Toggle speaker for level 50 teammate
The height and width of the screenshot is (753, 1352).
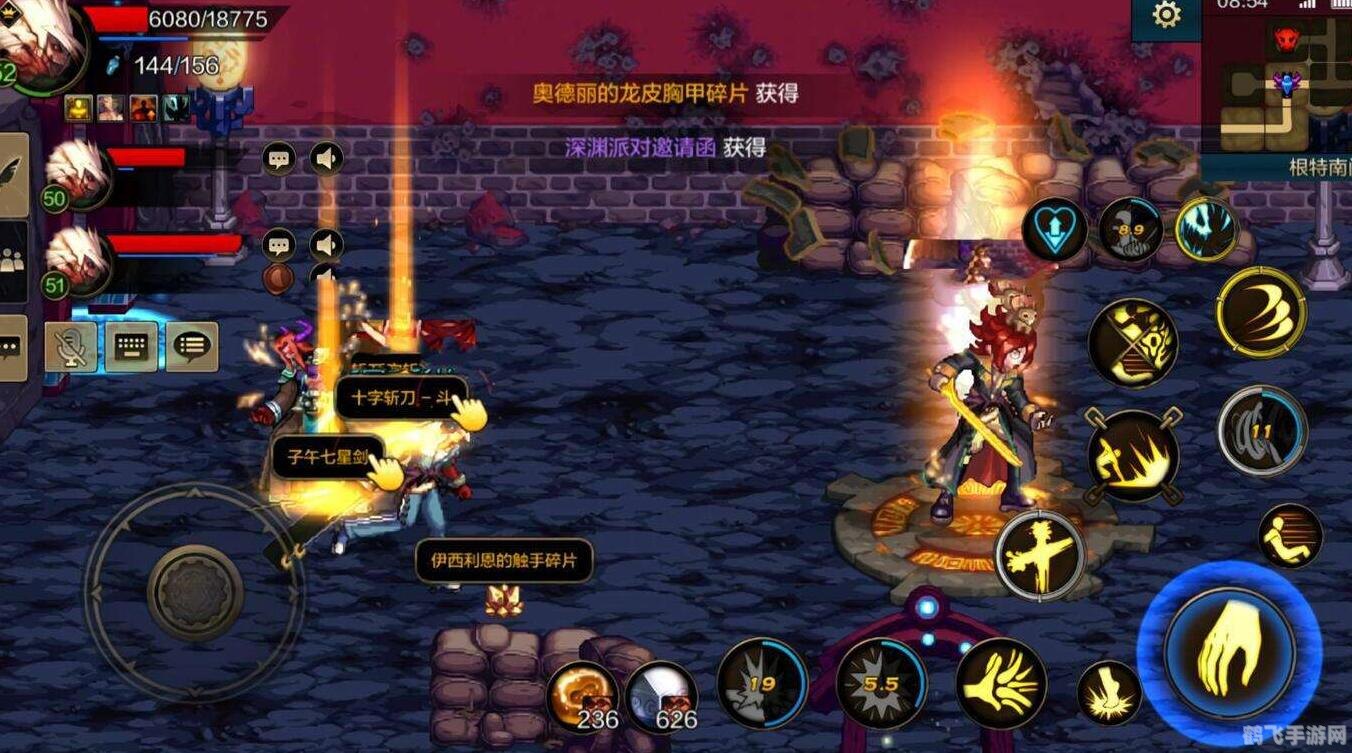coord(326,158)
